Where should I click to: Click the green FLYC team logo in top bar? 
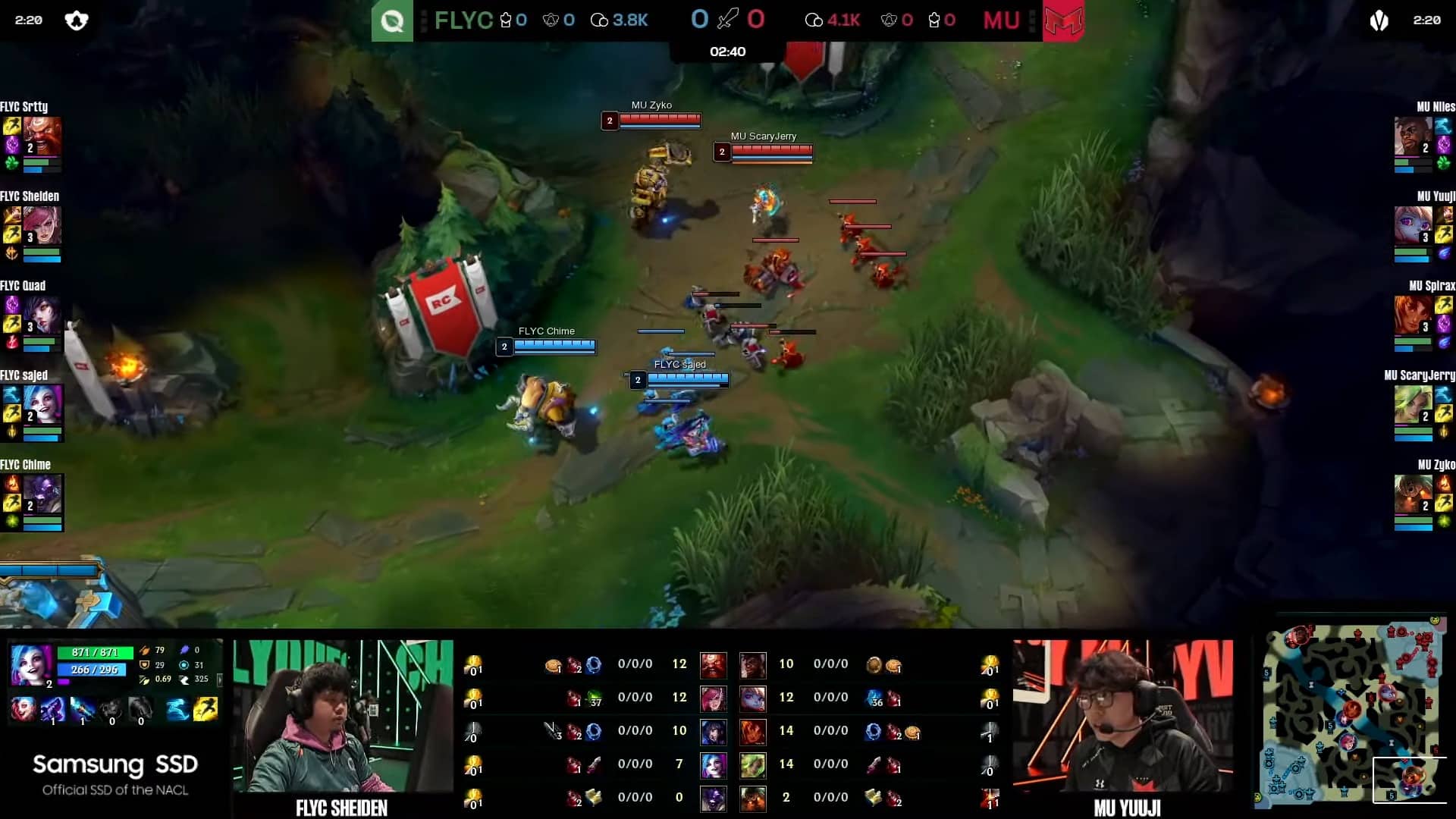392,20
